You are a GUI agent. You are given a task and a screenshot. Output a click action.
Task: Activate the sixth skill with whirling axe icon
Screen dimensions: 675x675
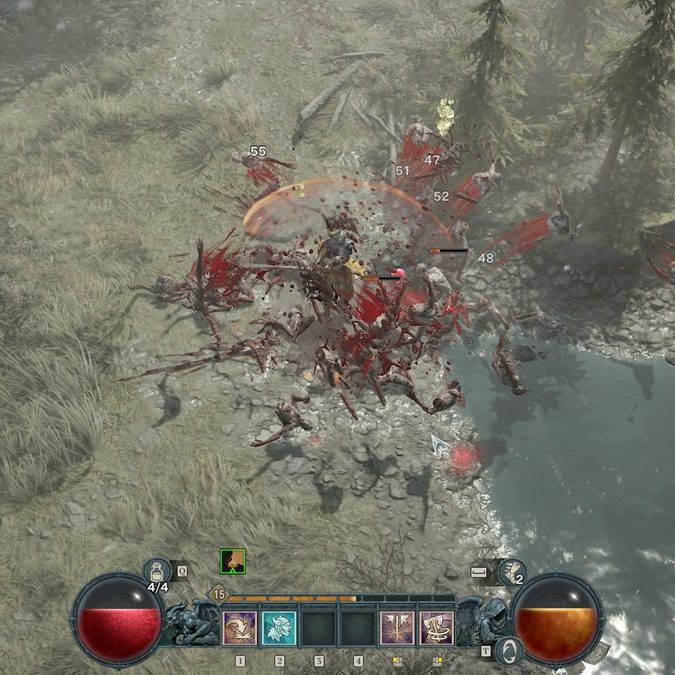436,628
